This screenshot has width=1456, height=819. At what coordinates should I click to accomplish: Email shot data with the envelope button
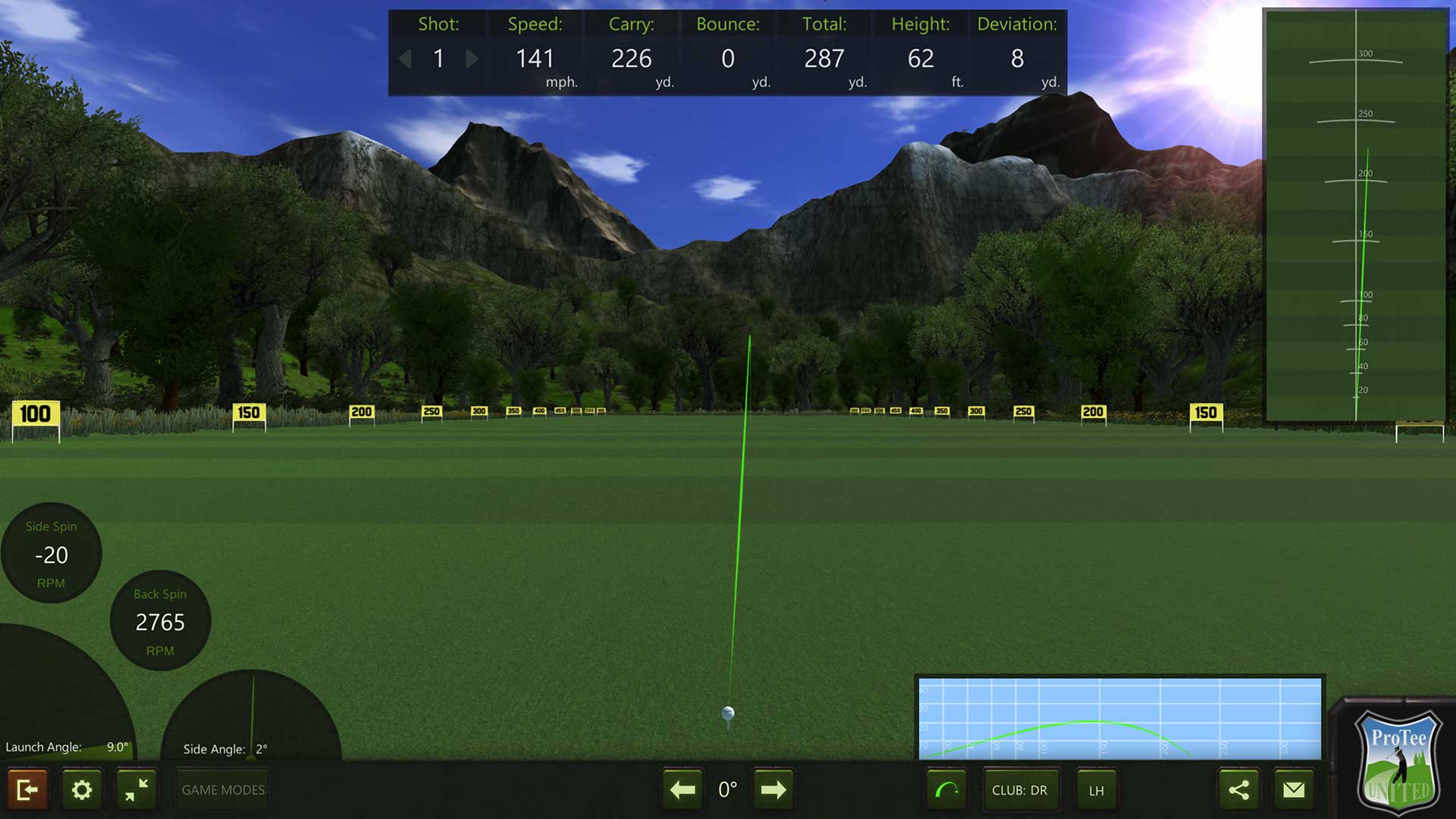pyautogui.click(x=1294, y=790)
